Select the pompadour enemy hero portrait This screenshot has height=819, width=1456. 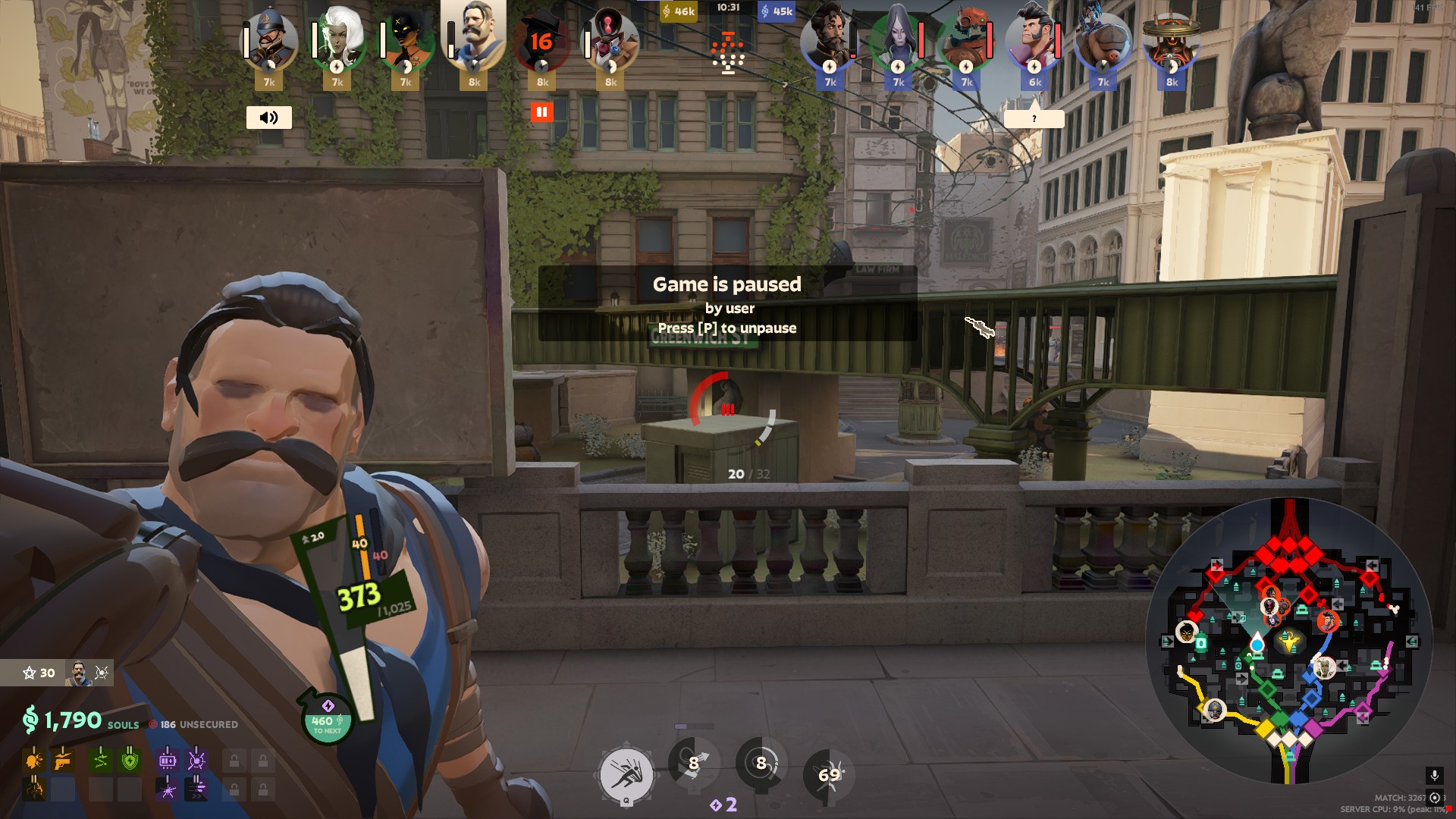[1034, 38]
